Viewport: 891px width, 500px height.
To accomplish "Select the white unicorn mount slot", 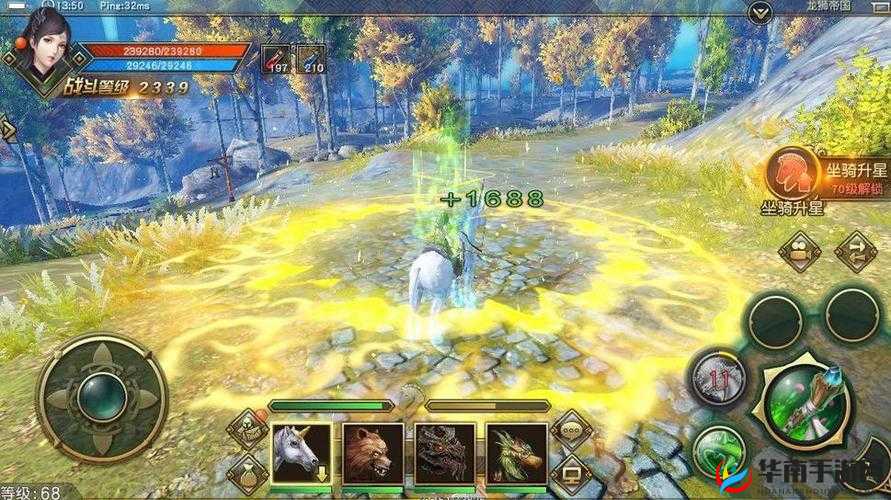I will click(301, 453).
